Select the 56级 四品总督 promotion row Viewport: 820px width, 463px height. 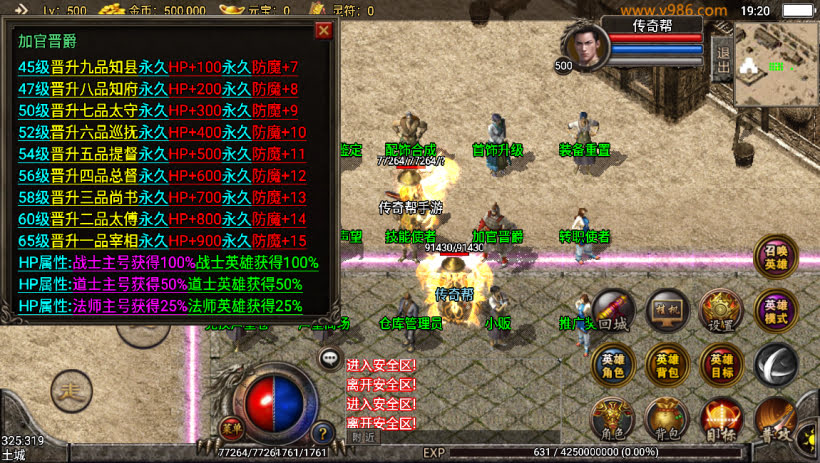(162, 176)
